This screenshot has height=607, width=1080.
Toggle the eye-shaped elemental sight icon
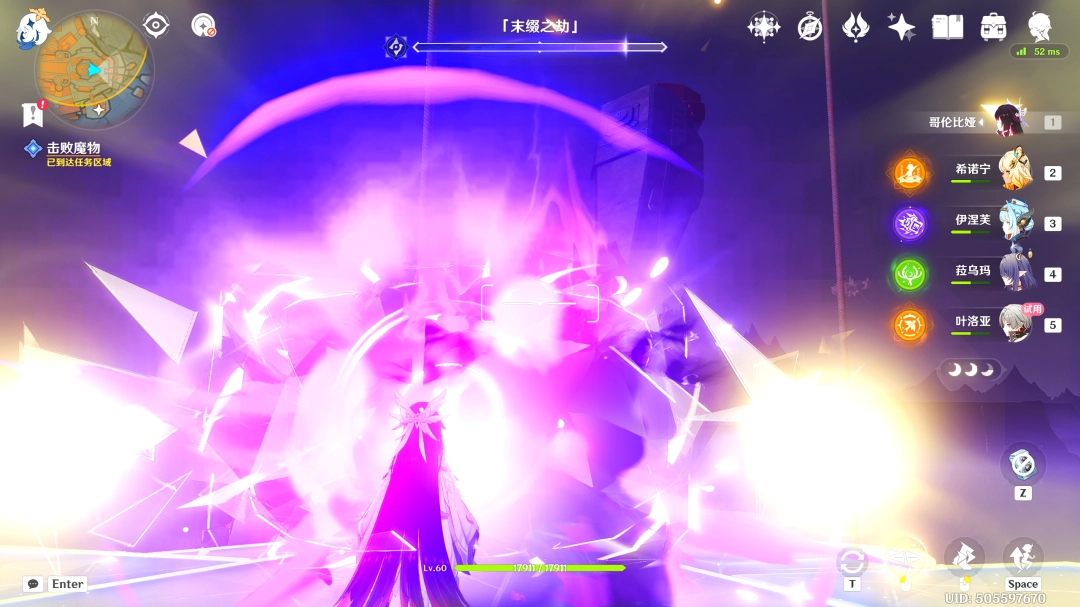(x=156, y=25)
